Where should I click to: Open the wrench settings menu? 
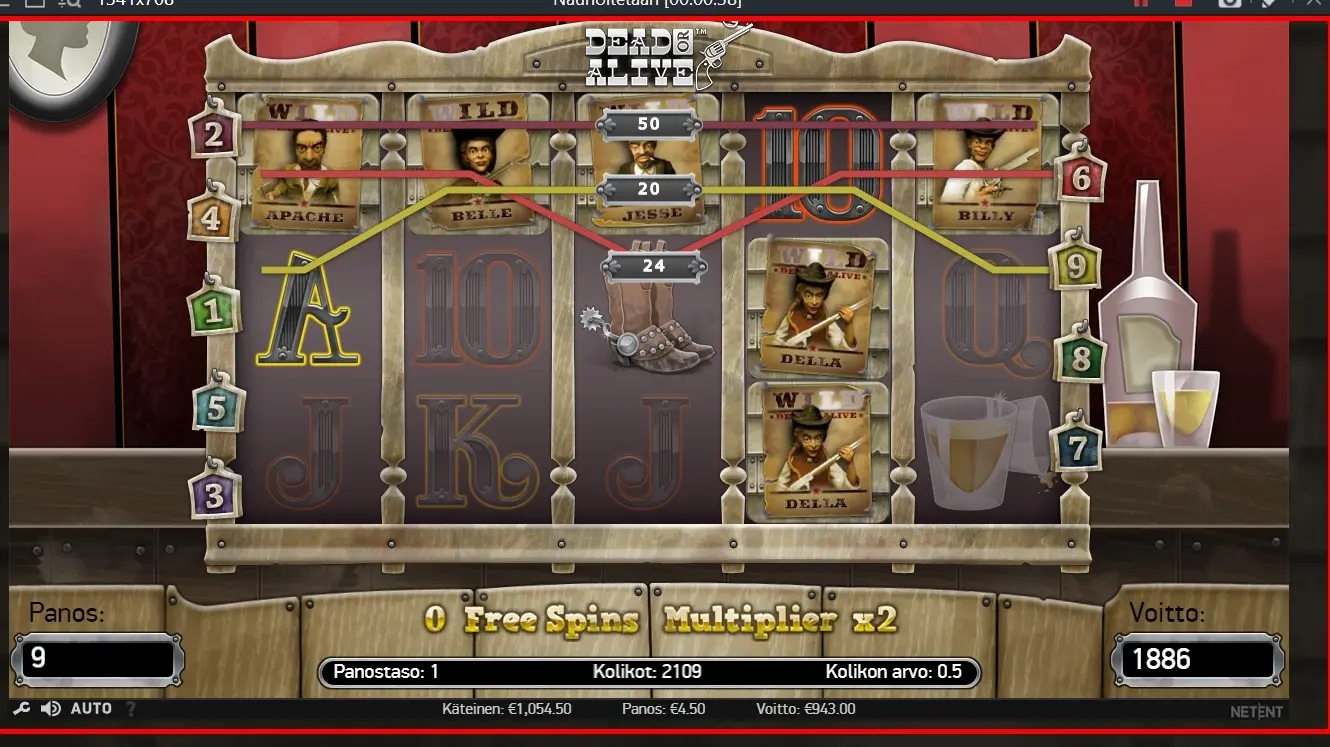21,709
